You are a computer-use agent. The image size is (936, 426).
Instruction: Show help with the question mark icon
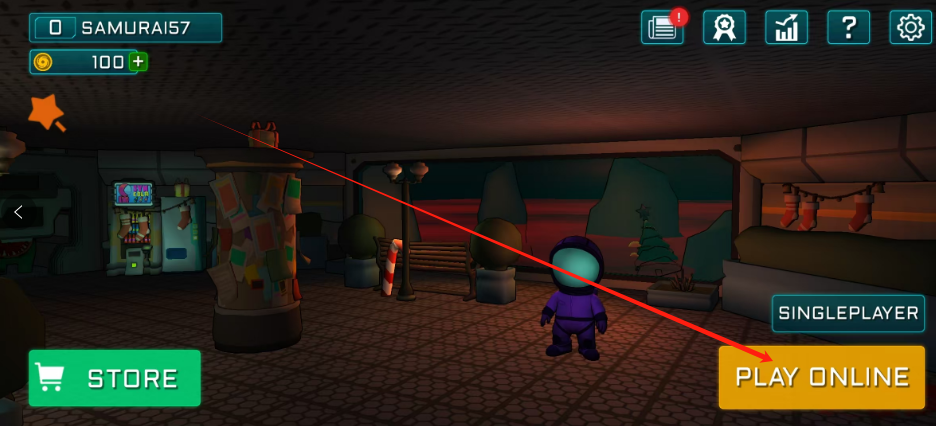[x=848, y=27]
